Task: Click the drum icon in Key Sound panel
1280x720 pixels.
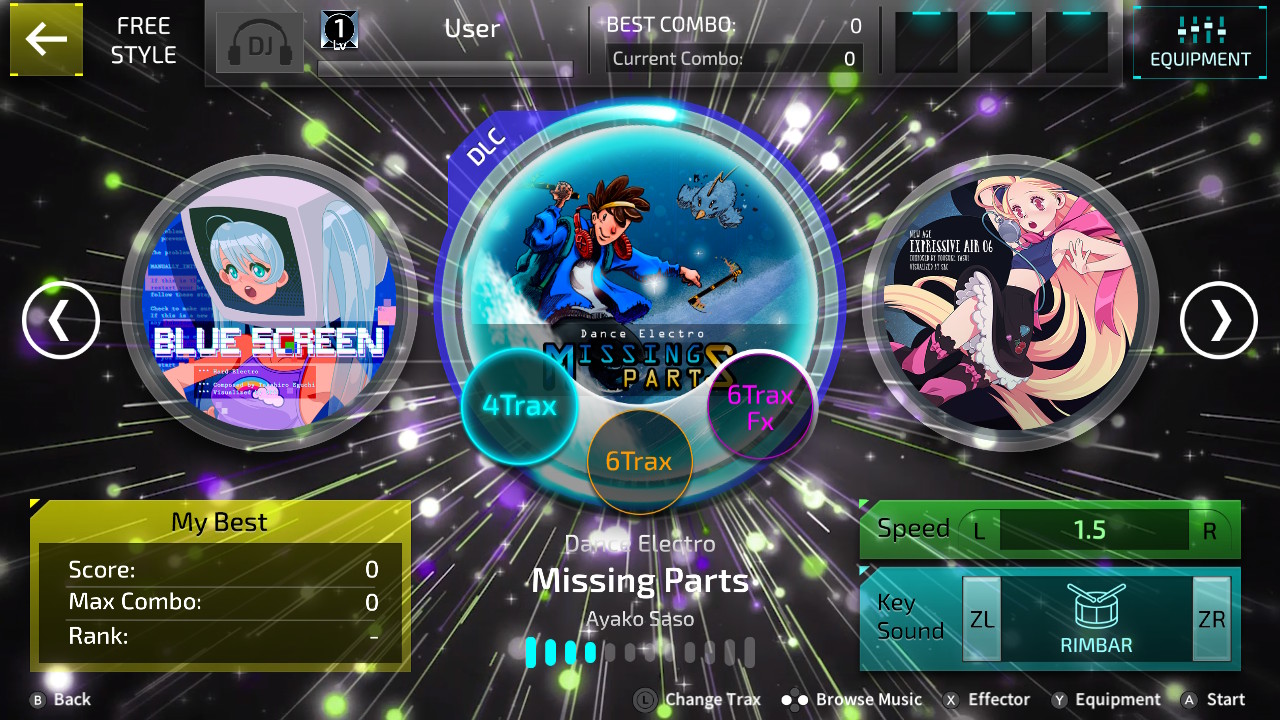Action: 1096,608
